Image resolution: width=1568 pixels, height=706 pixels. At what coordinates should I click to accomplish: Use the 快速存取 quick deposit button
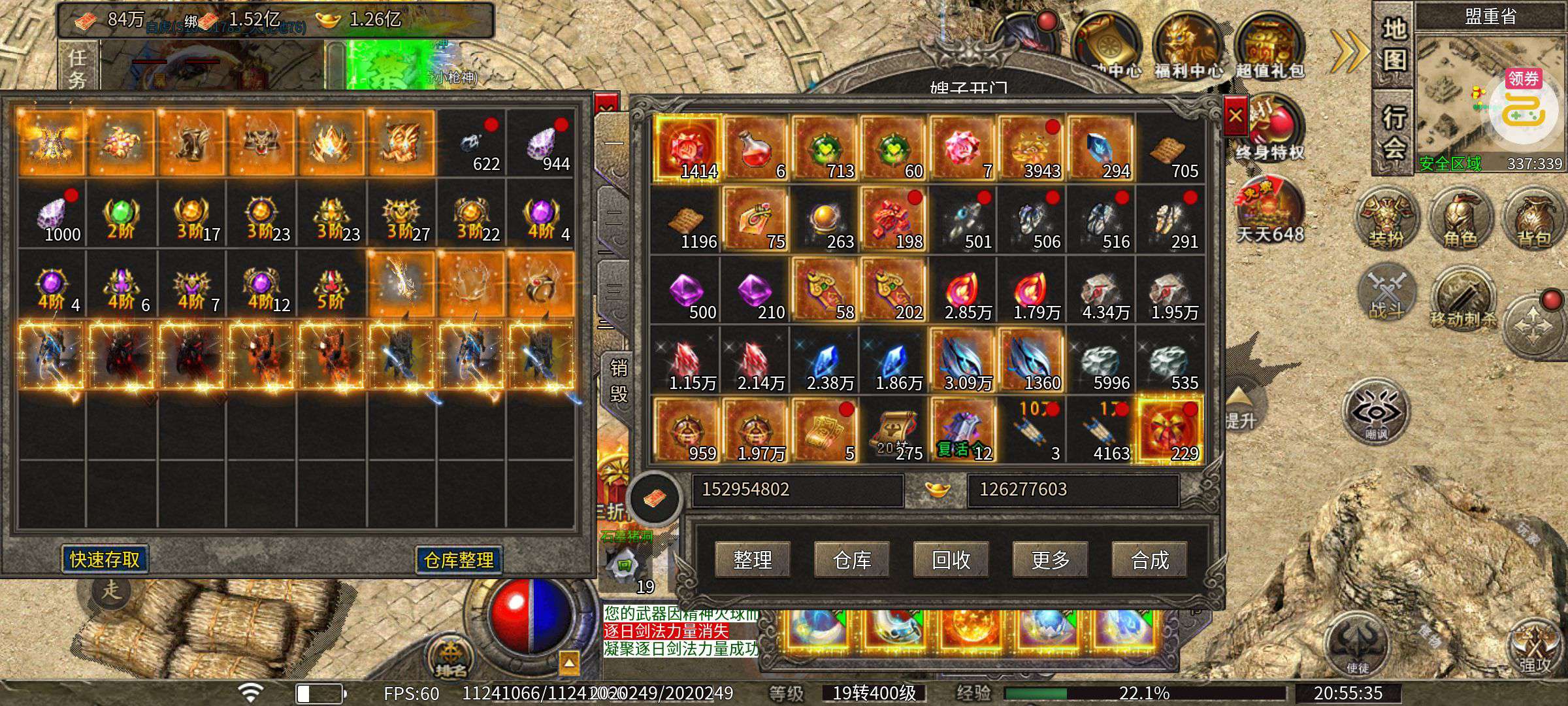click(105, 560)
